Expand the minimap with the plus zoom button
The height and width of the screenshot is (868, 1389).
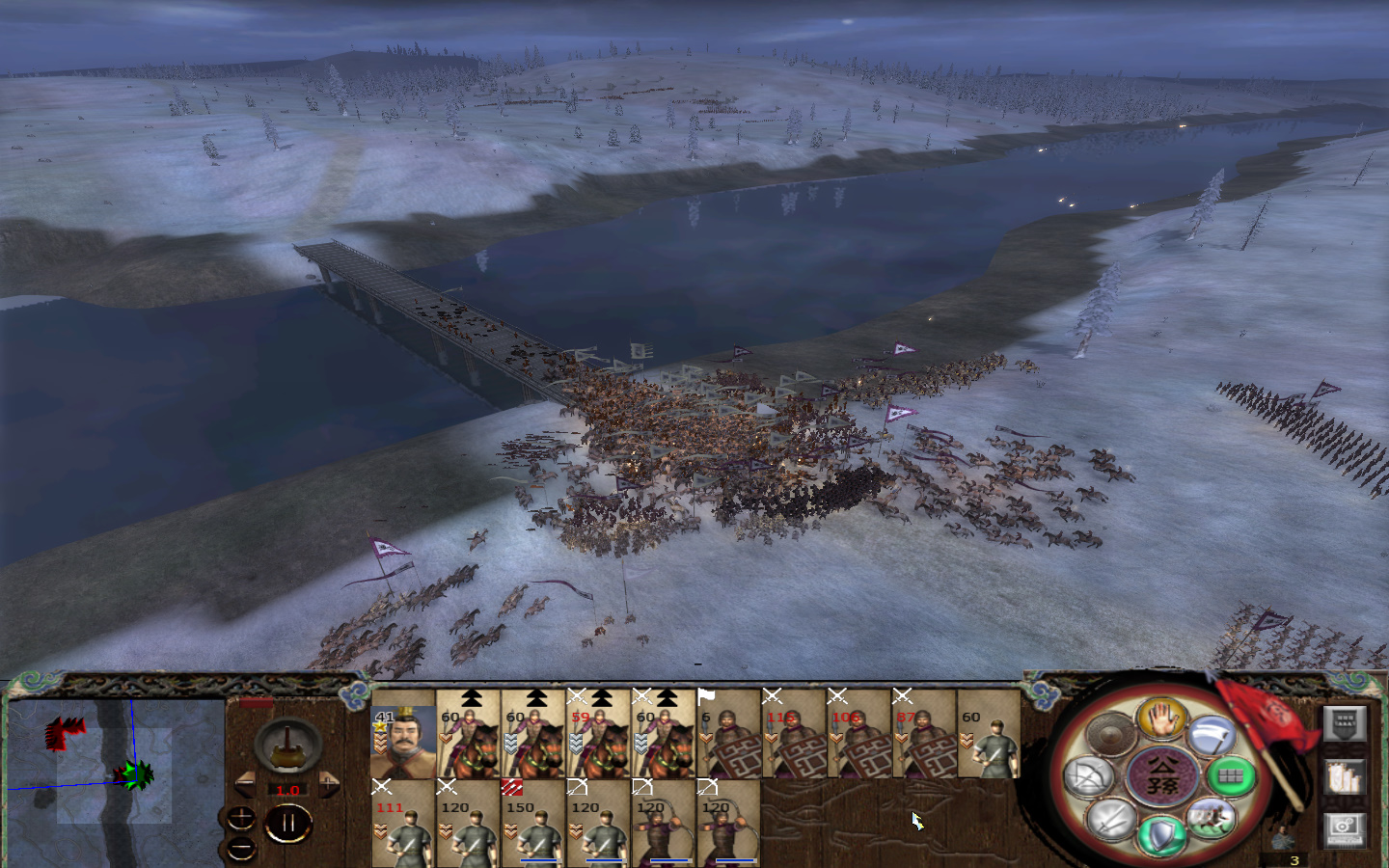click(241, 818)
